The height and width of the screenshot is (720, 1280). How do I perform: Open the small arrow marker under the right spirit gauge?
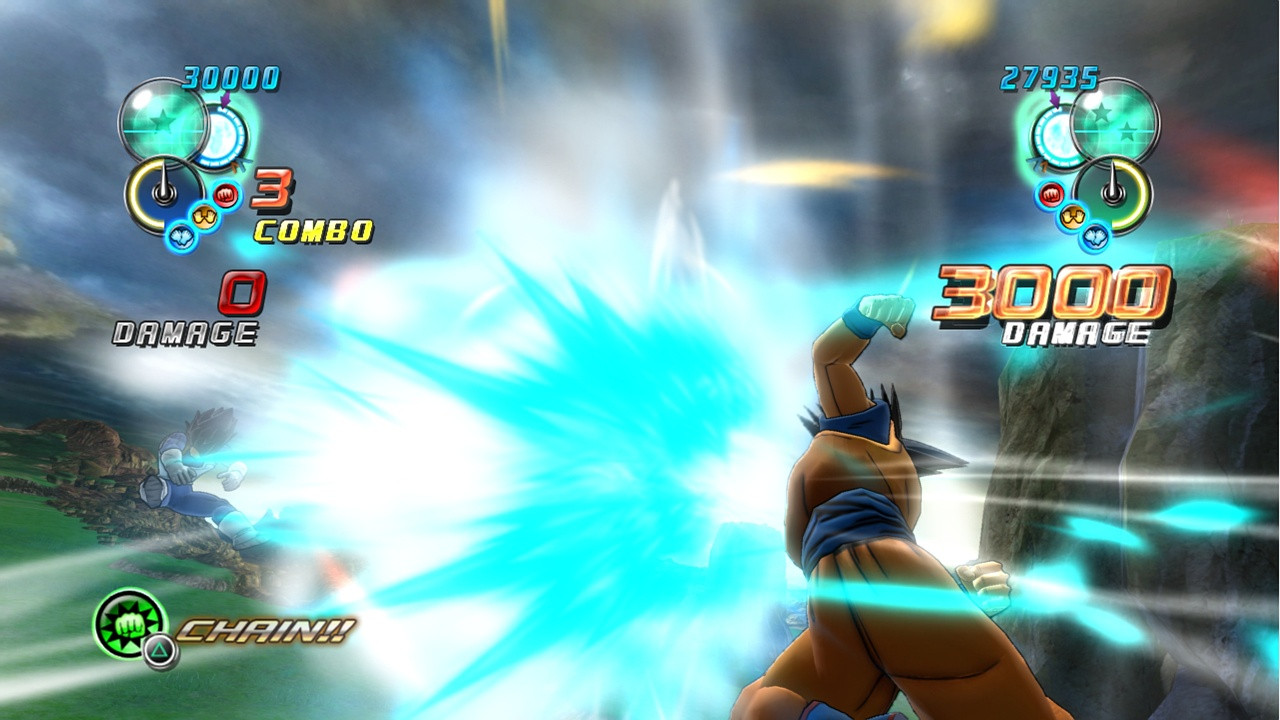(x=1036, y=162)
